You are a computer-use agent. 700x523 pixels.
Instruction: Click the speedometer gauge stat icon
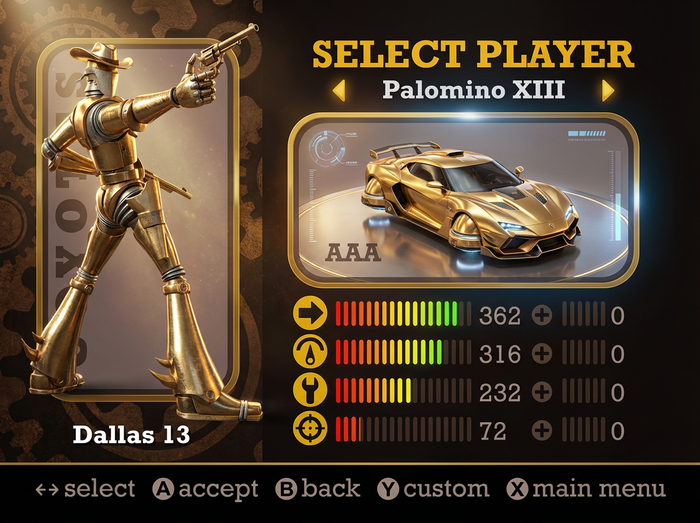310,353
